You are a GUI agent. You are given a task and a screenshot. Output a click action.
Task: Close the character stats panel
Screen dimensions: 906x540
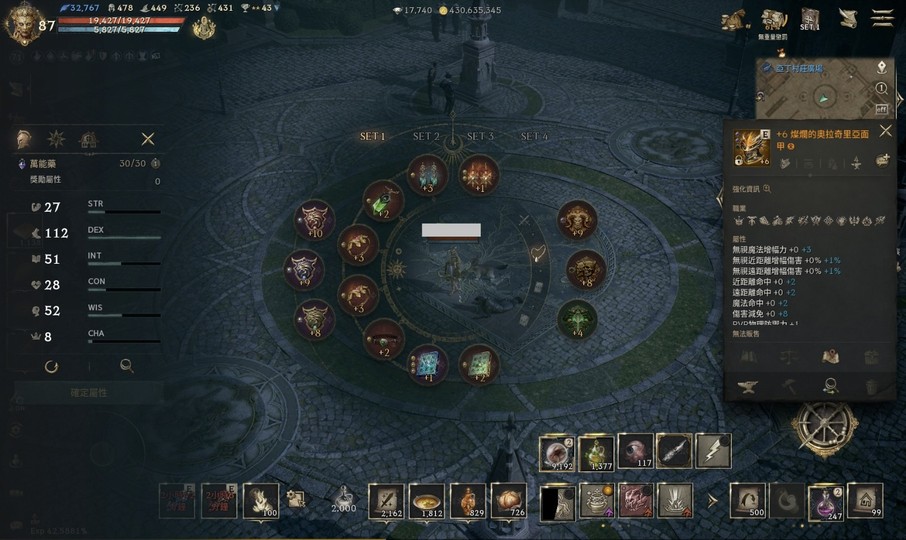pos(148,139)
